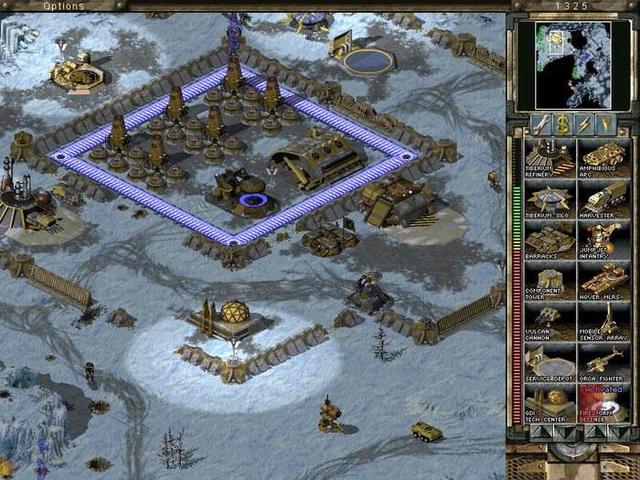640x480 pixels.
Task: Order an Orca Fighter
Action: 604,363
